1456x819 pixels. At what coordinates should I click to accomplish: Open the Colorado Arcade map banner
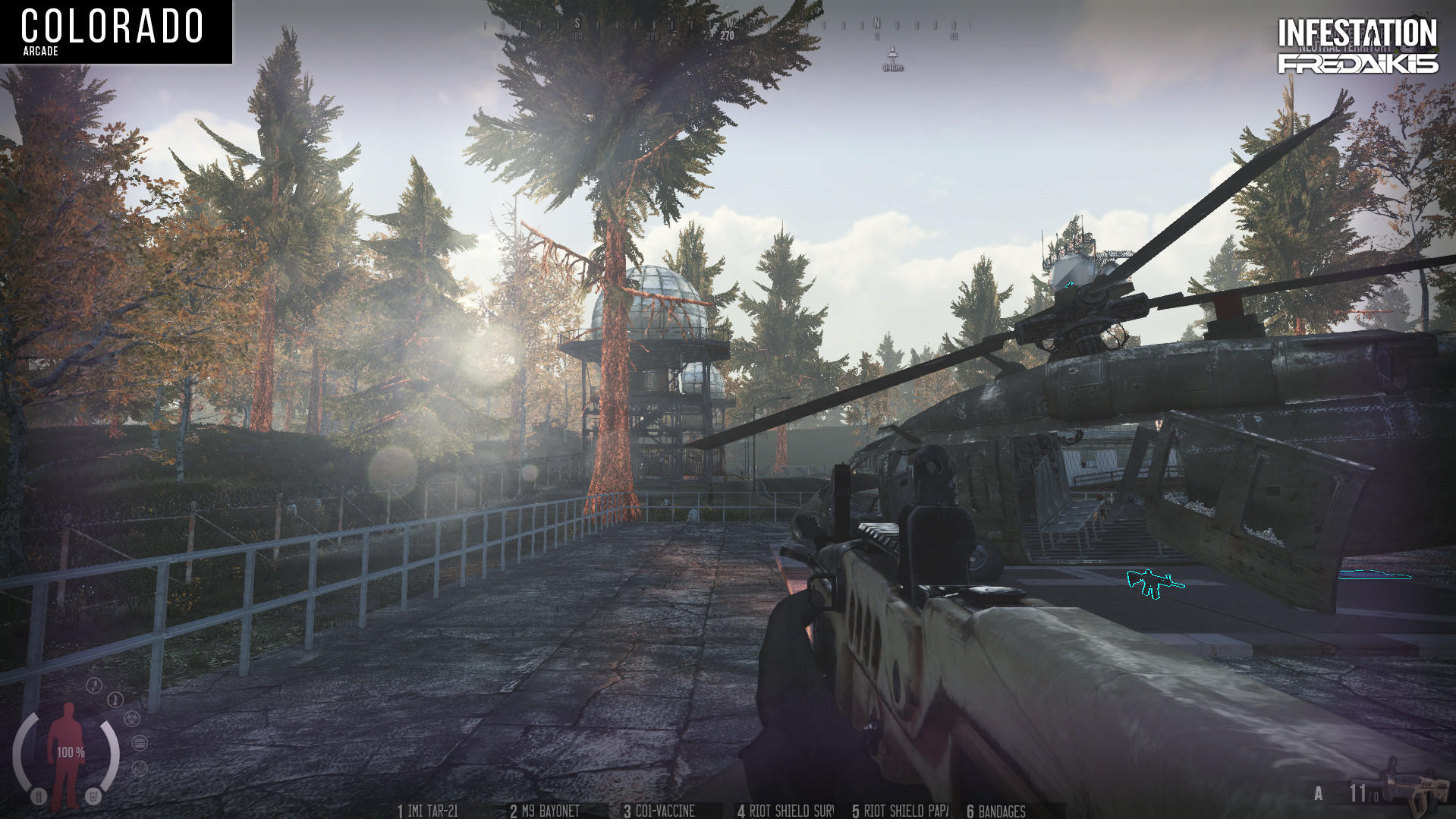tap(114, 30)
